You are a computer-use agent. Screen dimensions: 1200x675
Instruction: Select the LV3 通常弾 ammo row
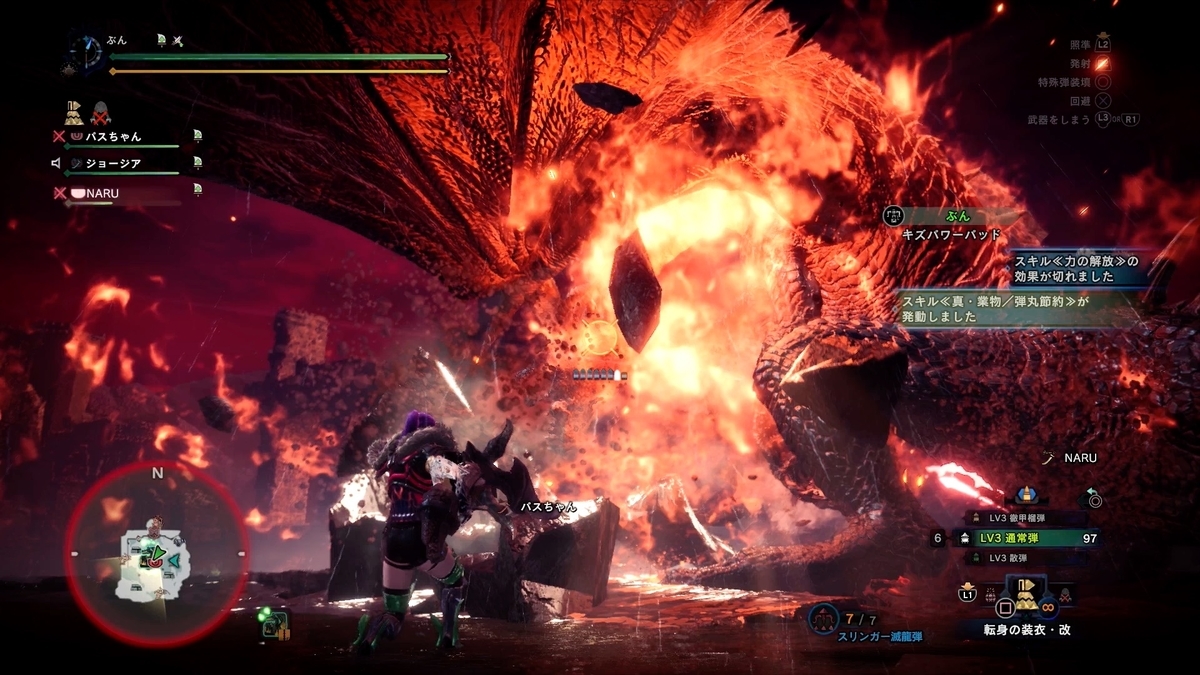click(x=1018, y=538)
